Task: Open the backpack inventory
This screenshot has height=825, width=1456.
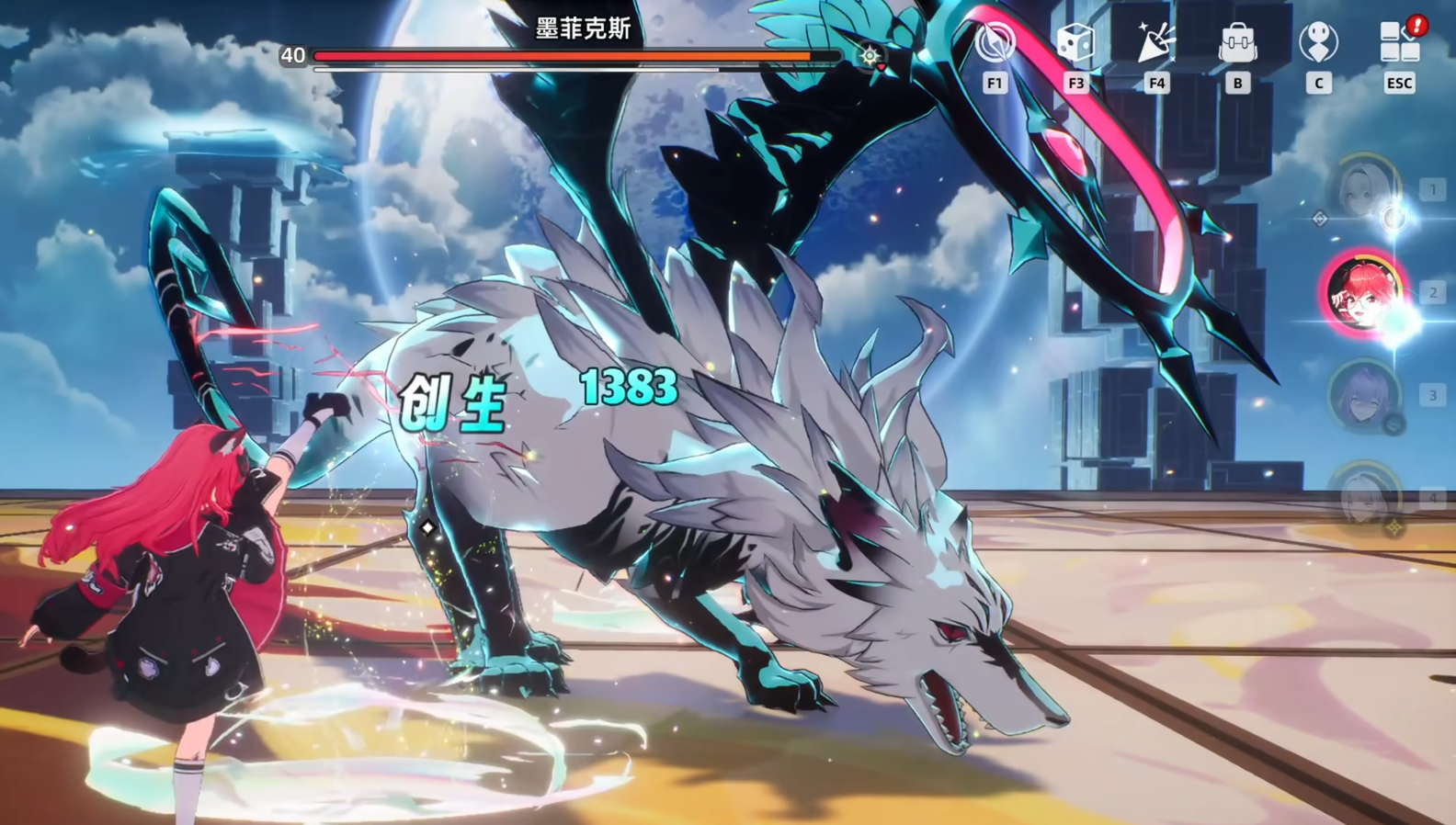Action: [1237, 43]
